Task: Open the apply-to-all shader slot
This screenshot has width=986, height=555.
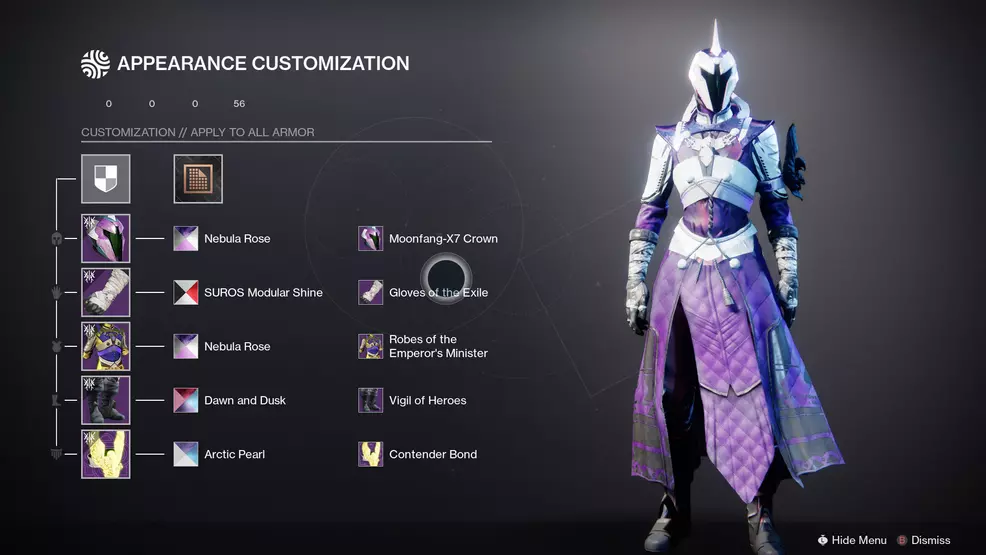Action: pos(198,179)
